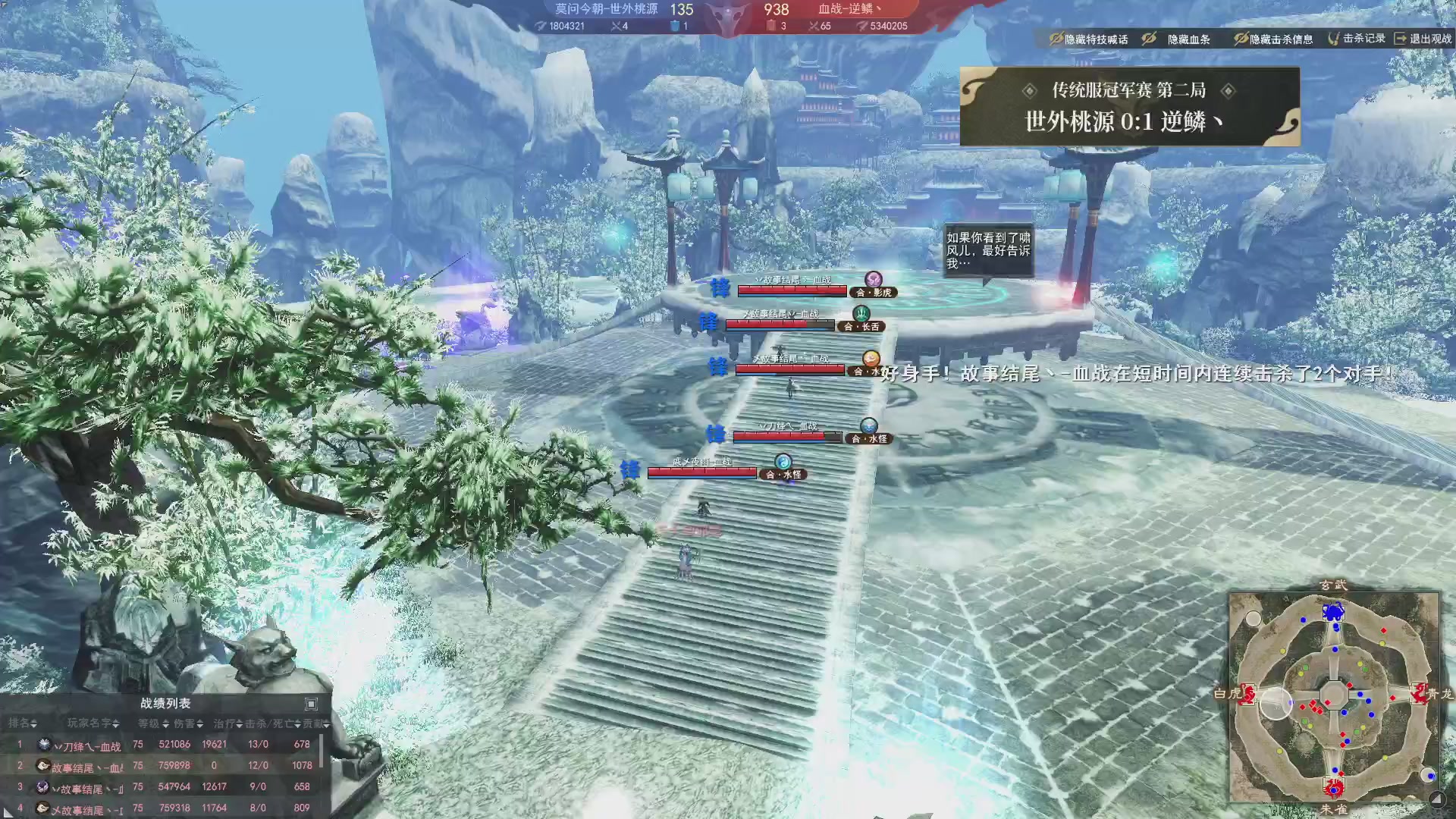
Task: Select the 朱雀 red base marker on minimap
Action: point(1333,787)
